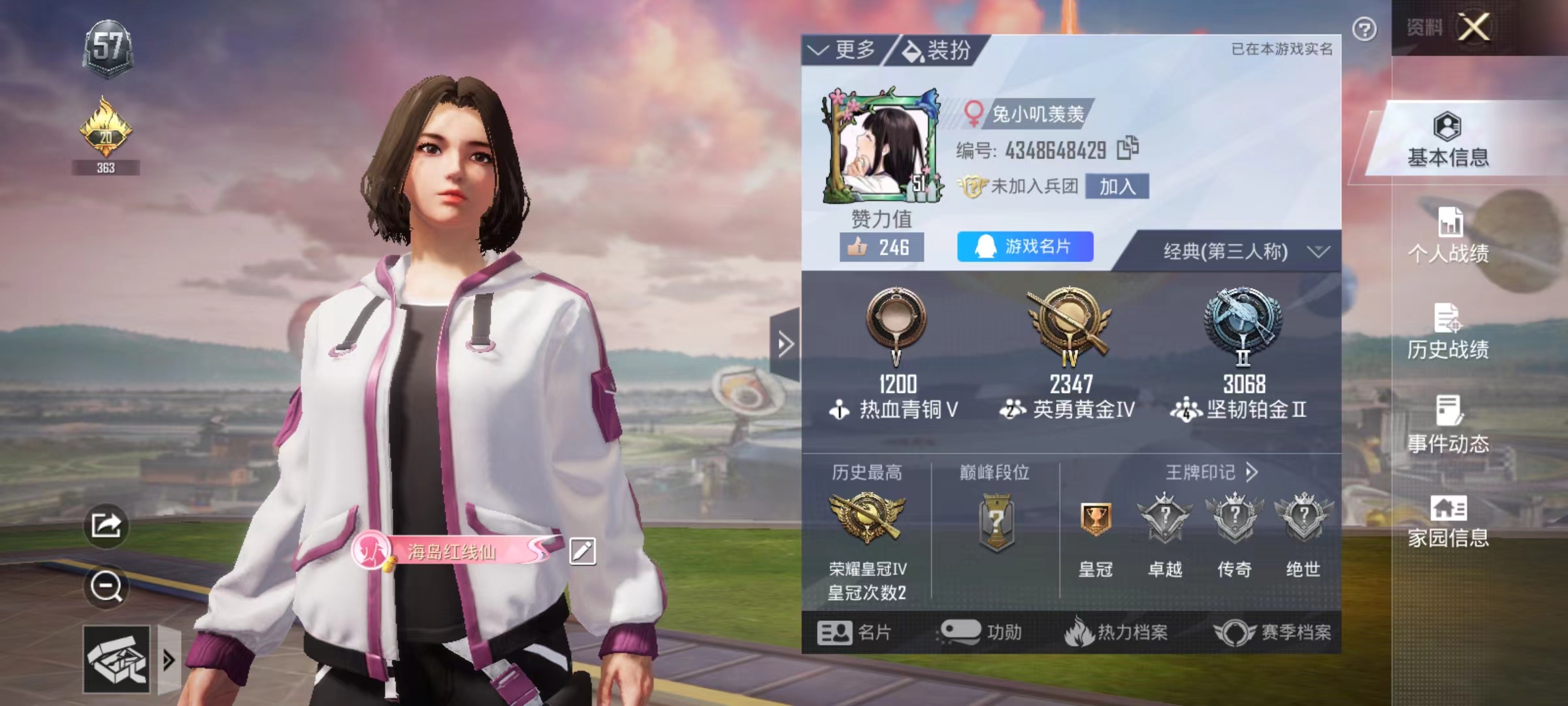Open the 名片 card section
Image resolution: width=1568 pixels, height=706 pixels.
coord(855,632)
